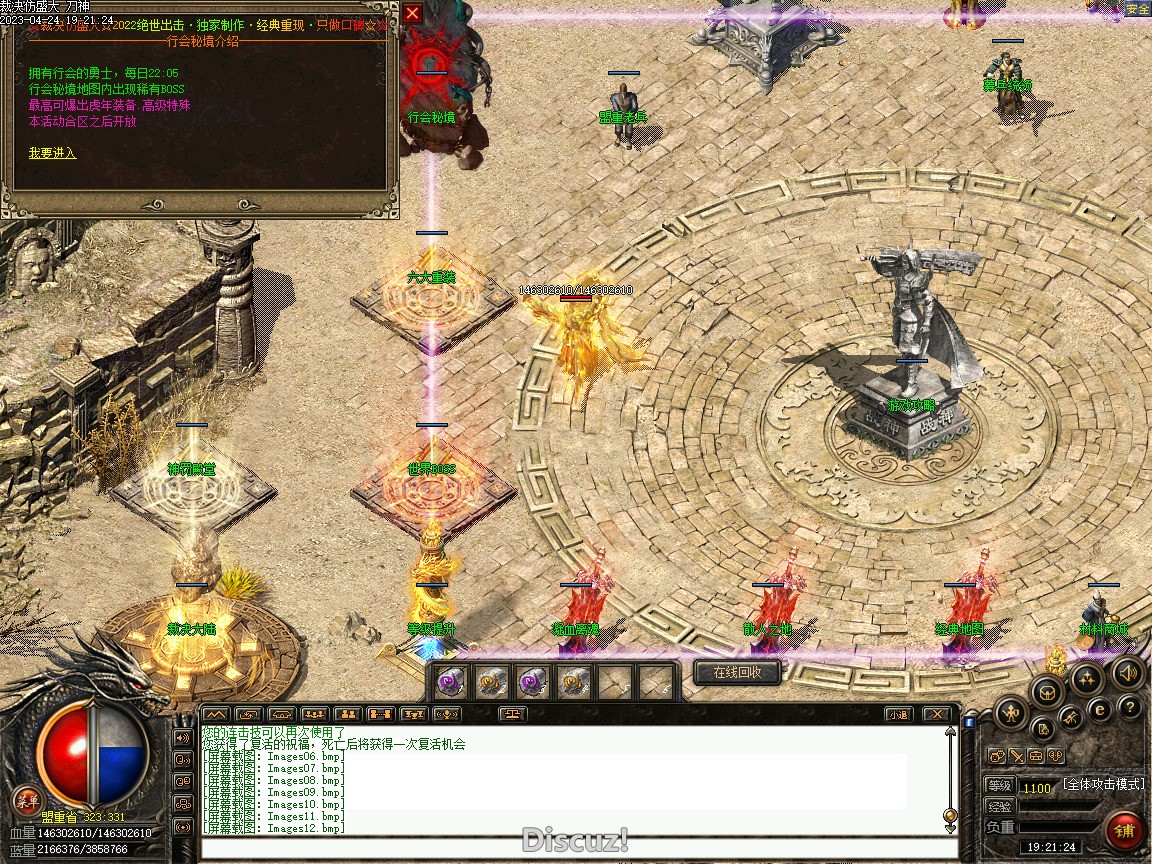Close the chat panel with the X button

[935, 714]
